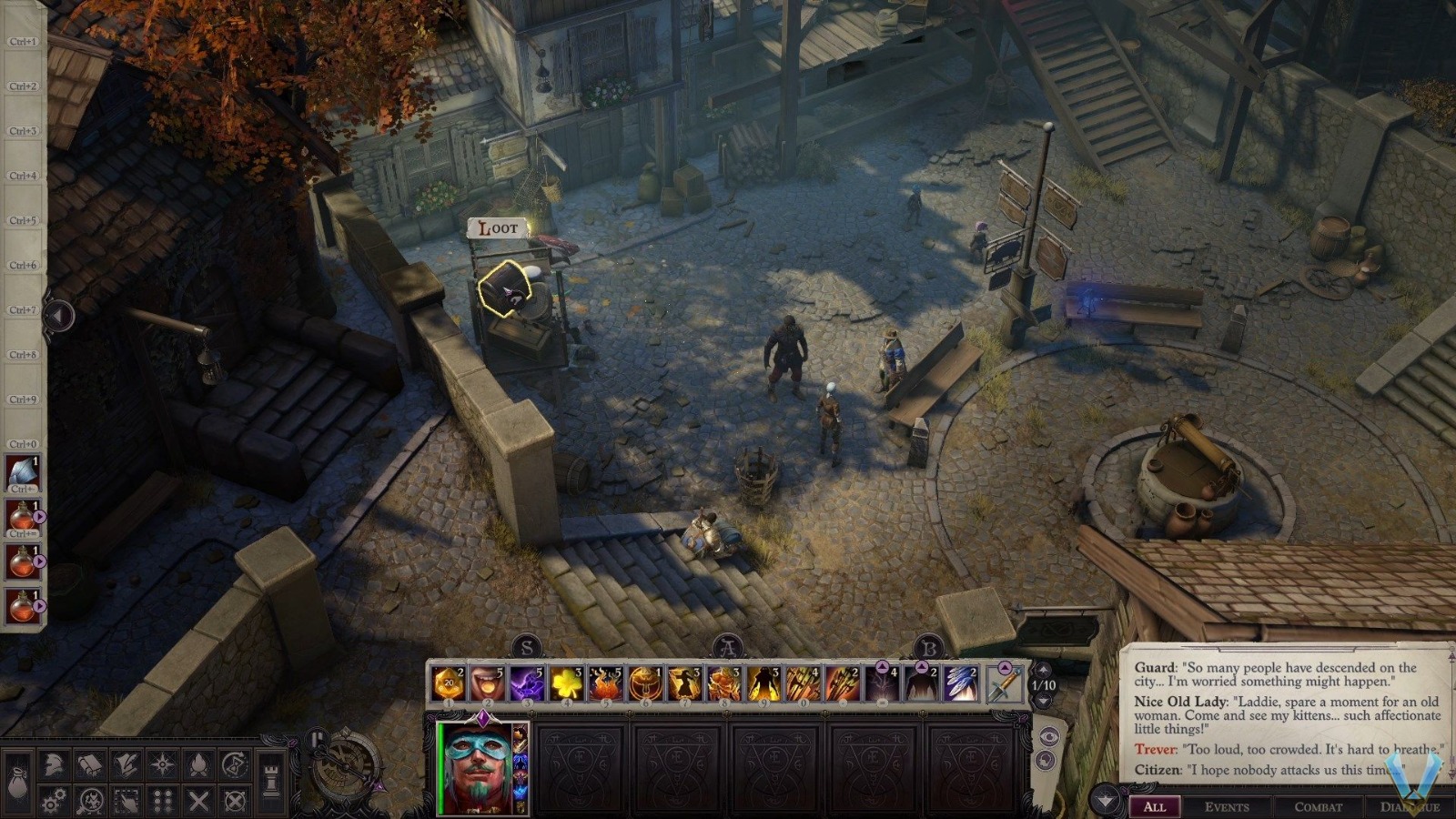1456x819 pixels.
Task: Click the examine magnifying glass icon
Action: click(x=91, y=799)
